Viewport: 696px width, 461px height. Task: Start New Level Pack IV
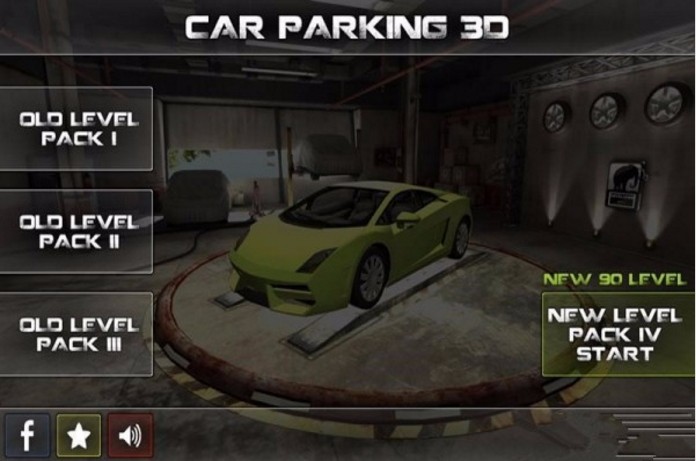[x=617, y=334]
